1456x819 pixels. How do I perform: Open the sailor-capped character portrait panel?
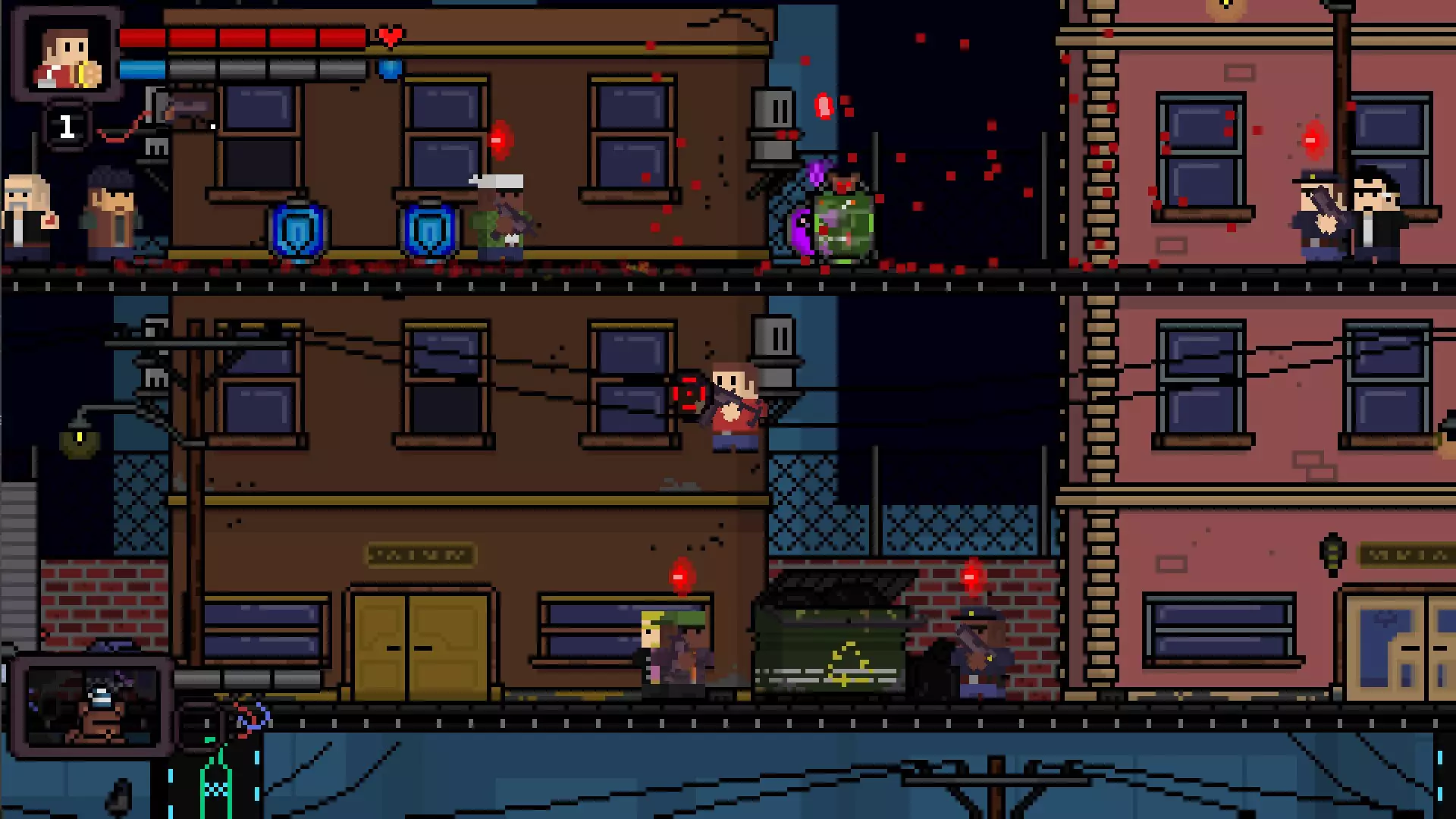coord(91,707)
